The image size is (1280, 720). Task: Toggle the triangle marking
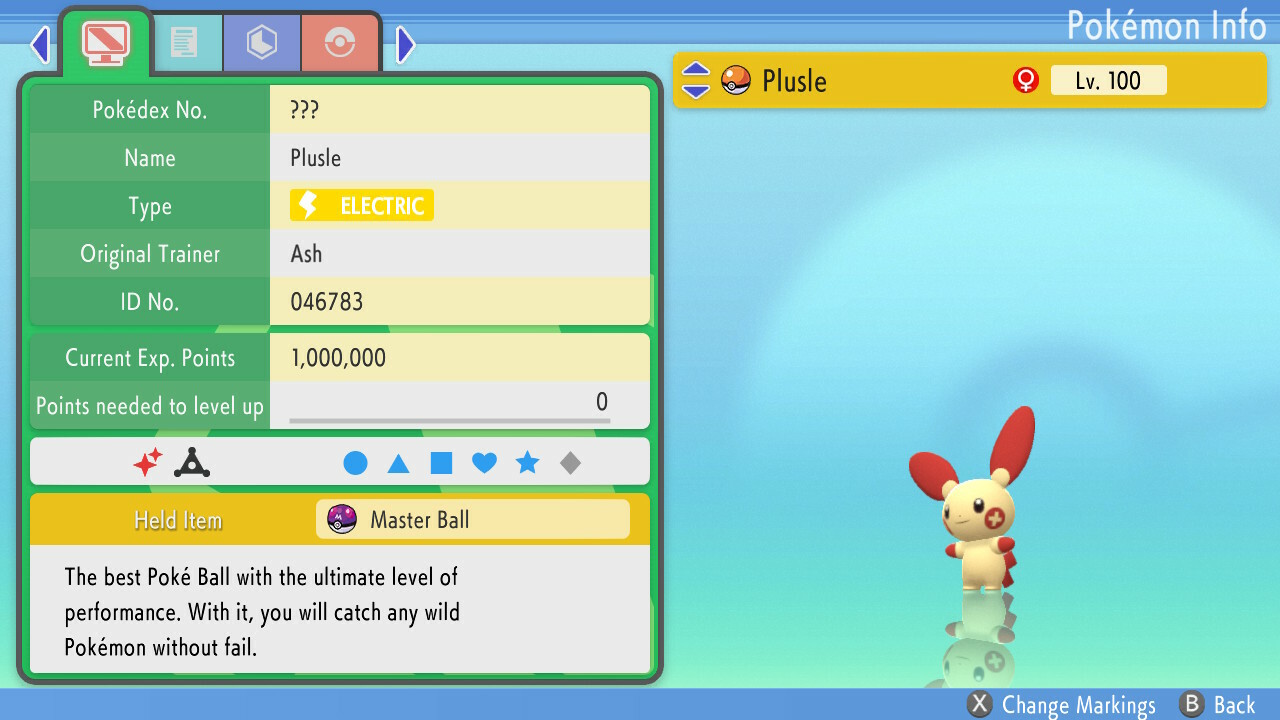click(x=398, y=463)
